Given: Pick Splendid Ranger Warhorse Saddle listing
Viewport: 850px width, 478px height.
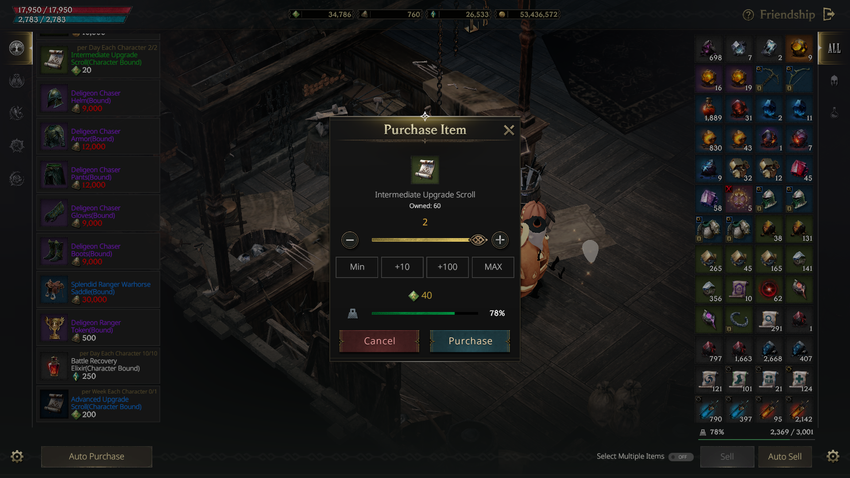Looking at the screenshot, I should [x=97, y=290].
